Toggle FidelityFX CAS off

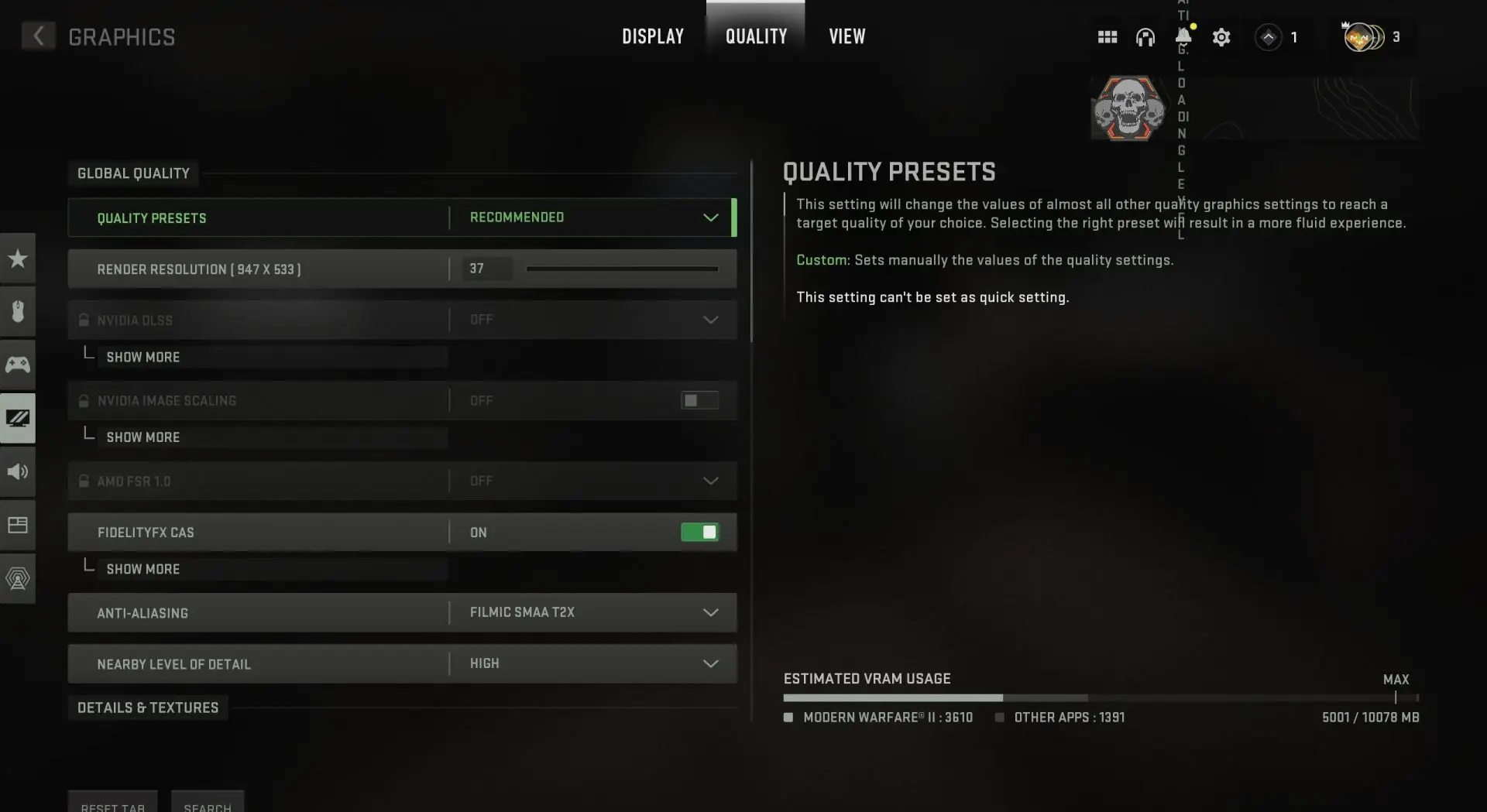coord(699,532)
